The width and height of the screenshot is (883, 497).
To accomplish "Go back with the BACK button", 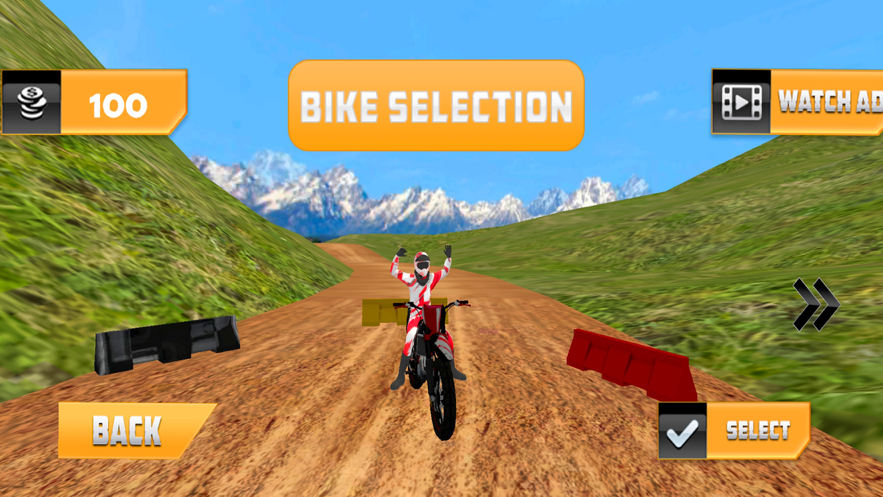I will point(134,430).
